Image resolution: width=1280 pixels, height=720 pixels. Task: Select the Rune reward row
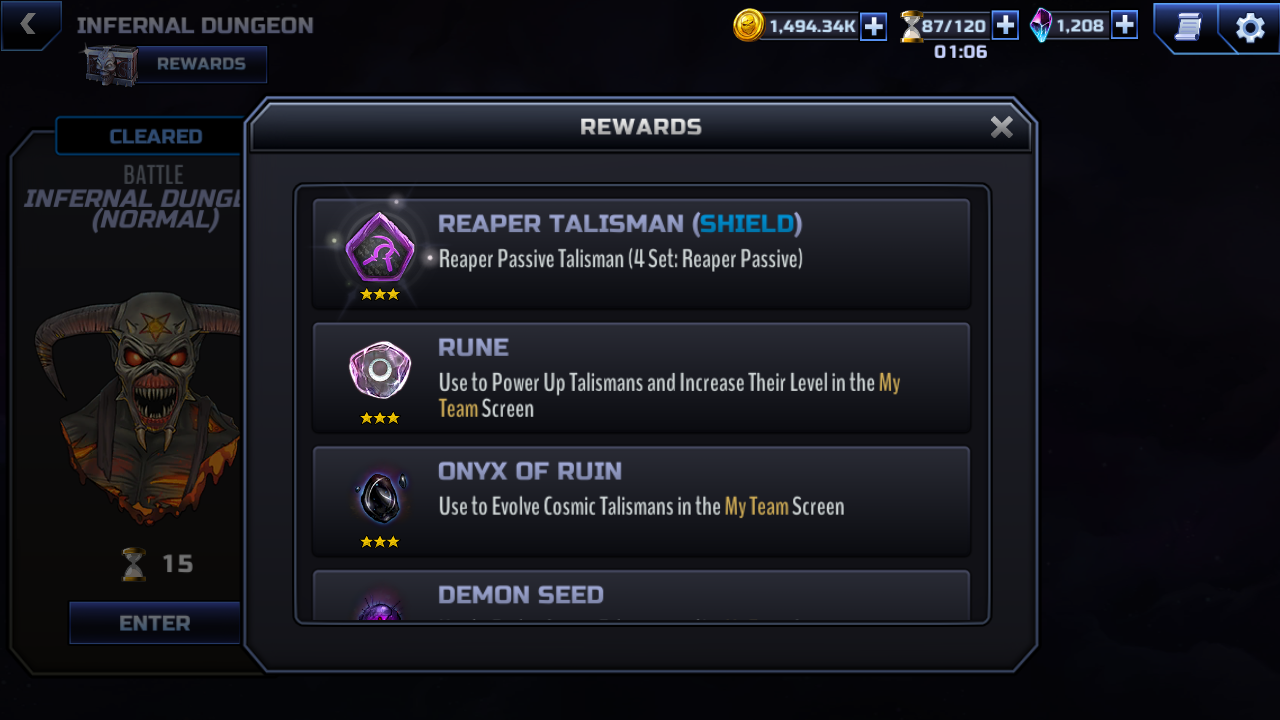pyautogui.click(x=641, y=378)
